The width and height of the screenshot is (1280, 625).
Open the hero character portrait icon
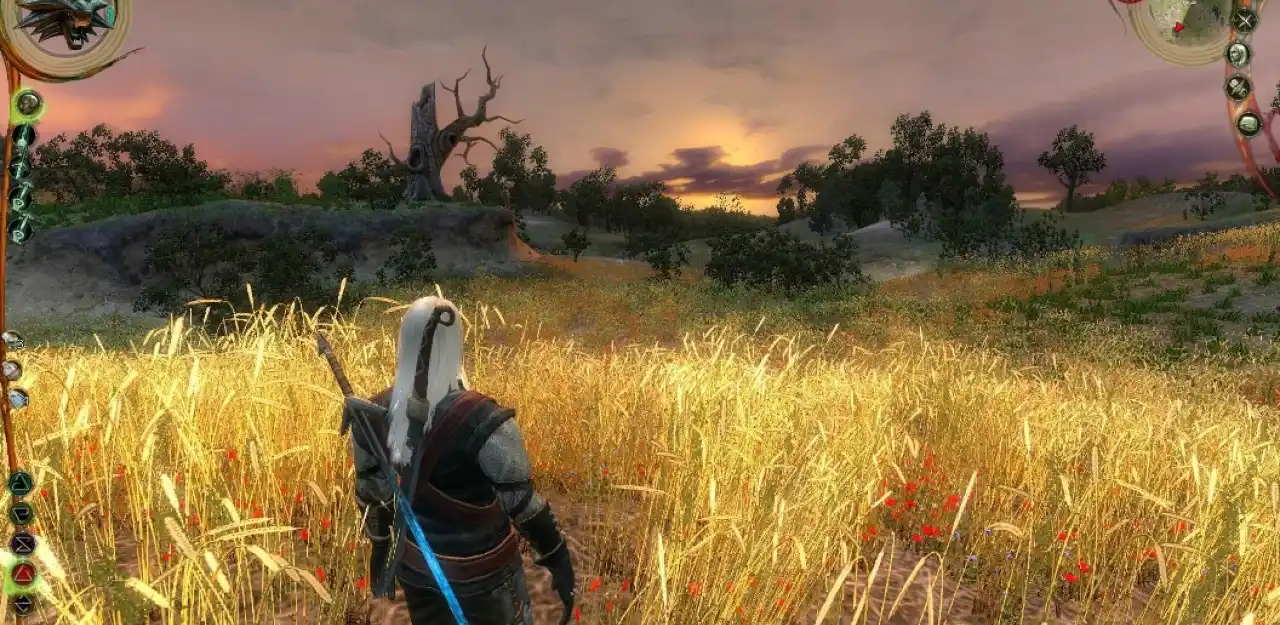point(1239,54)
